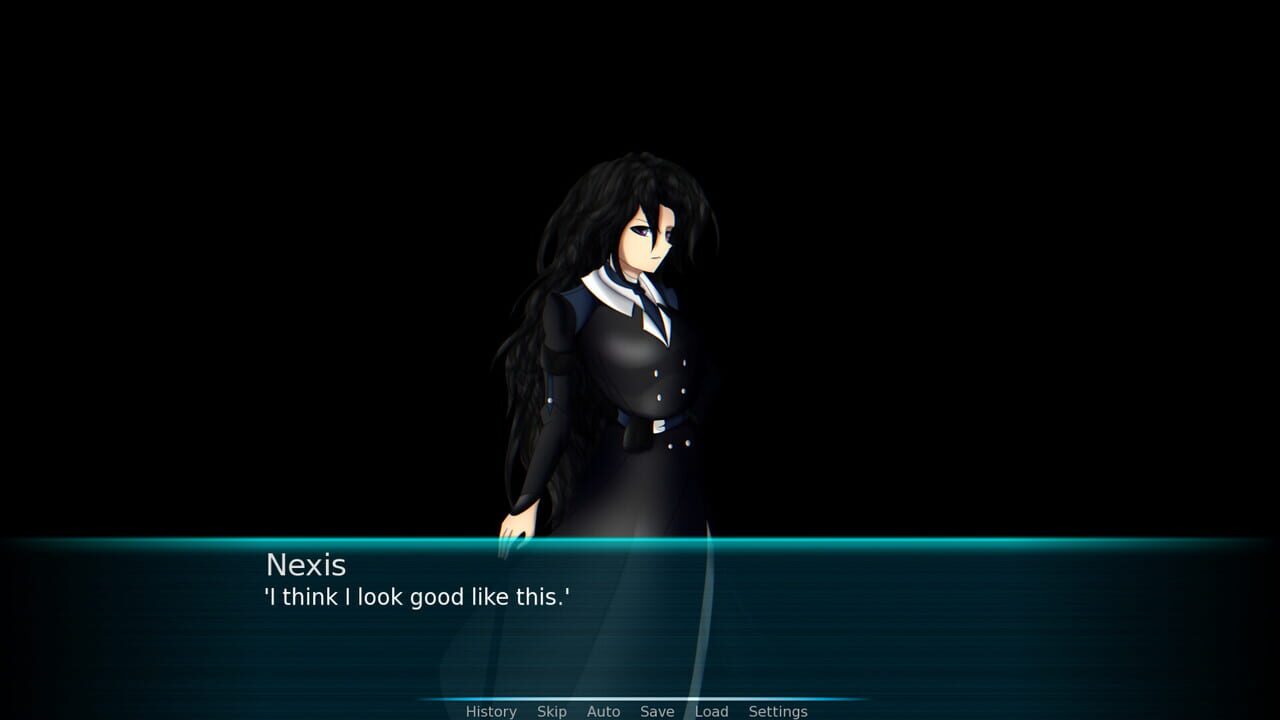1280x720 pixels.
Task: Click Settings at far right of quick menu
Action: coord(777,711)
